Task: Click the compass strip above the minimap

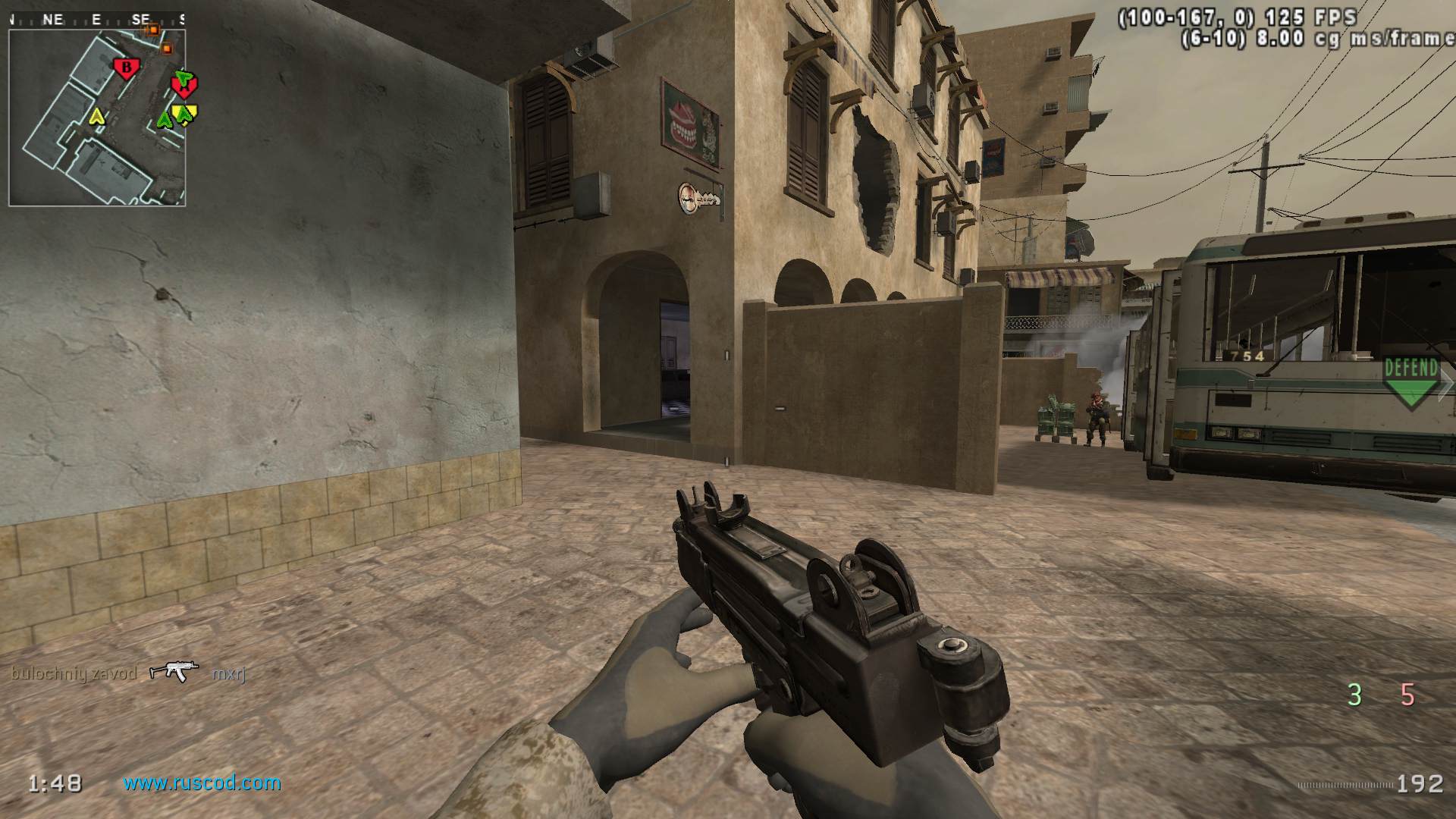Action: pyautogui.click(x=96, y=20)
